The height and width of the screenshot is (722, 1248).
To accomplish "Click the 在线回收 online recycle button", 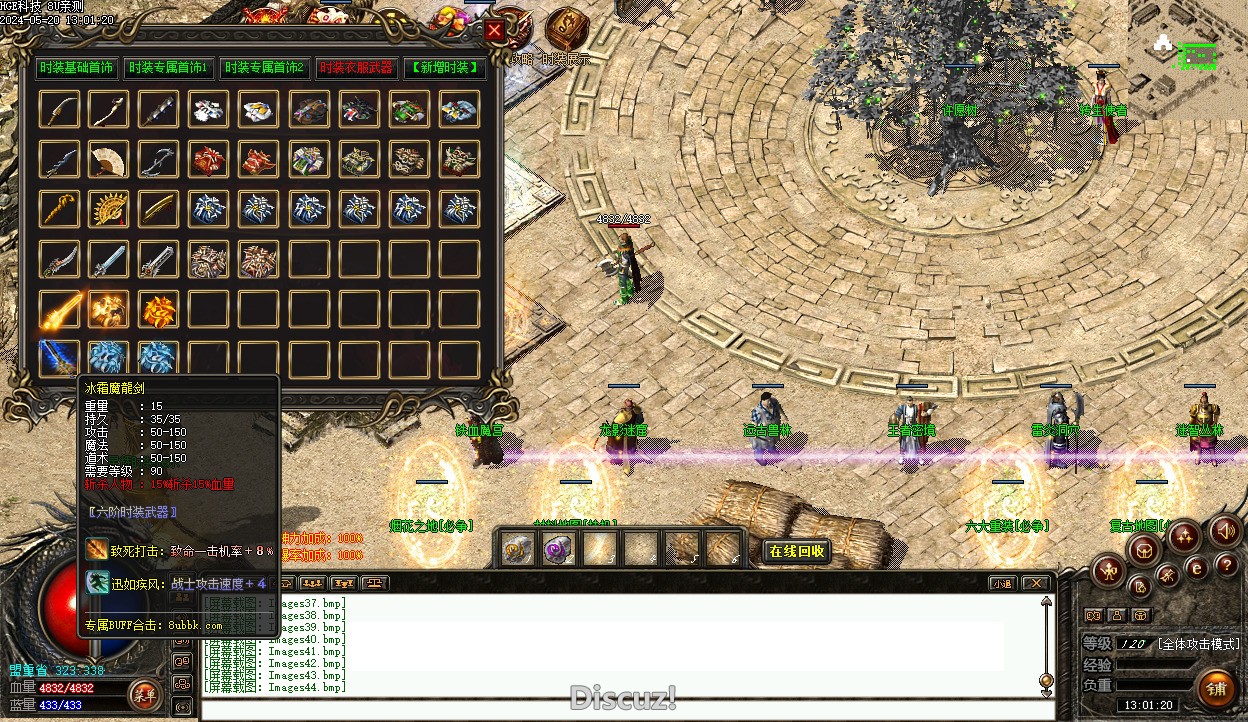I will (x=797, y=551).
